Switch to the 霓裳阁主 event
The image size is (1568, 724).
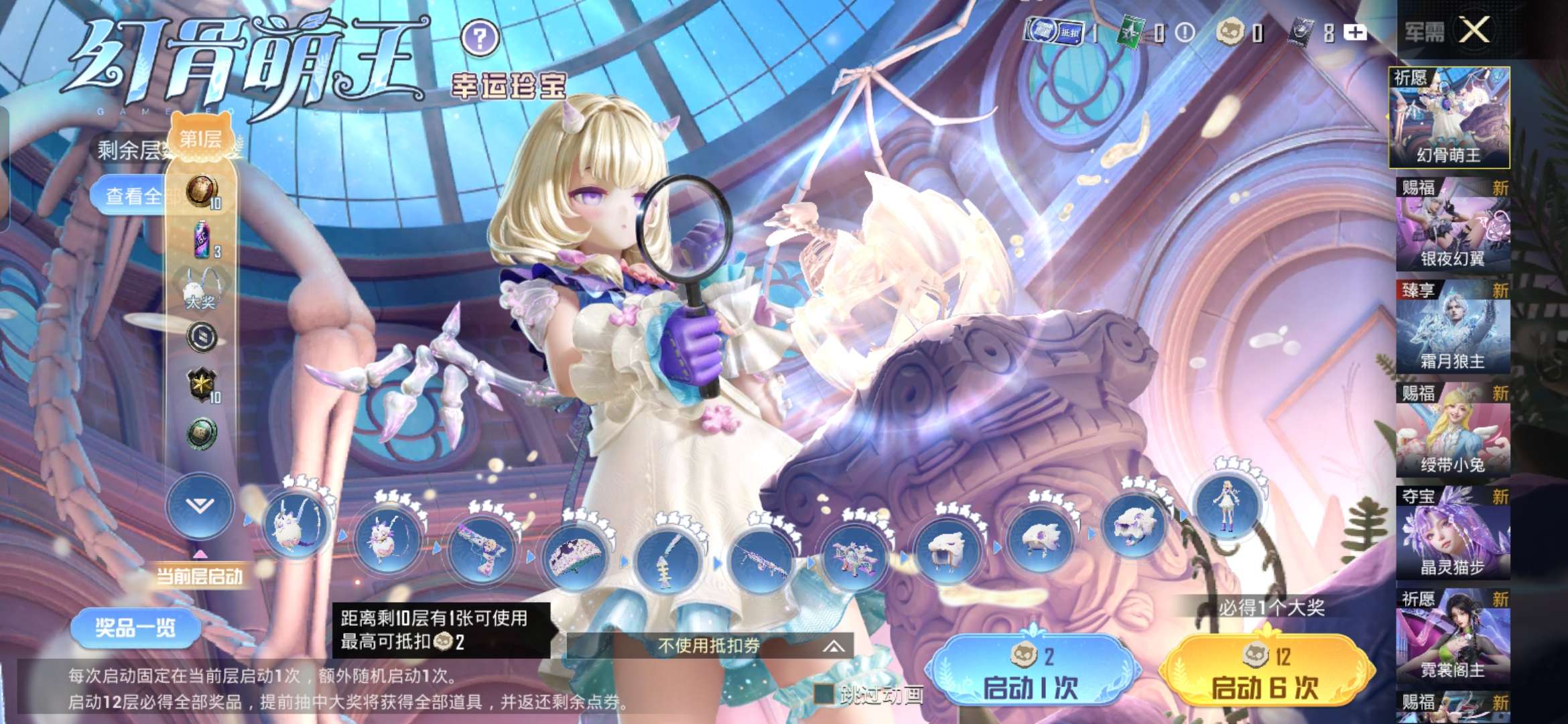[x=1453, y=636]
